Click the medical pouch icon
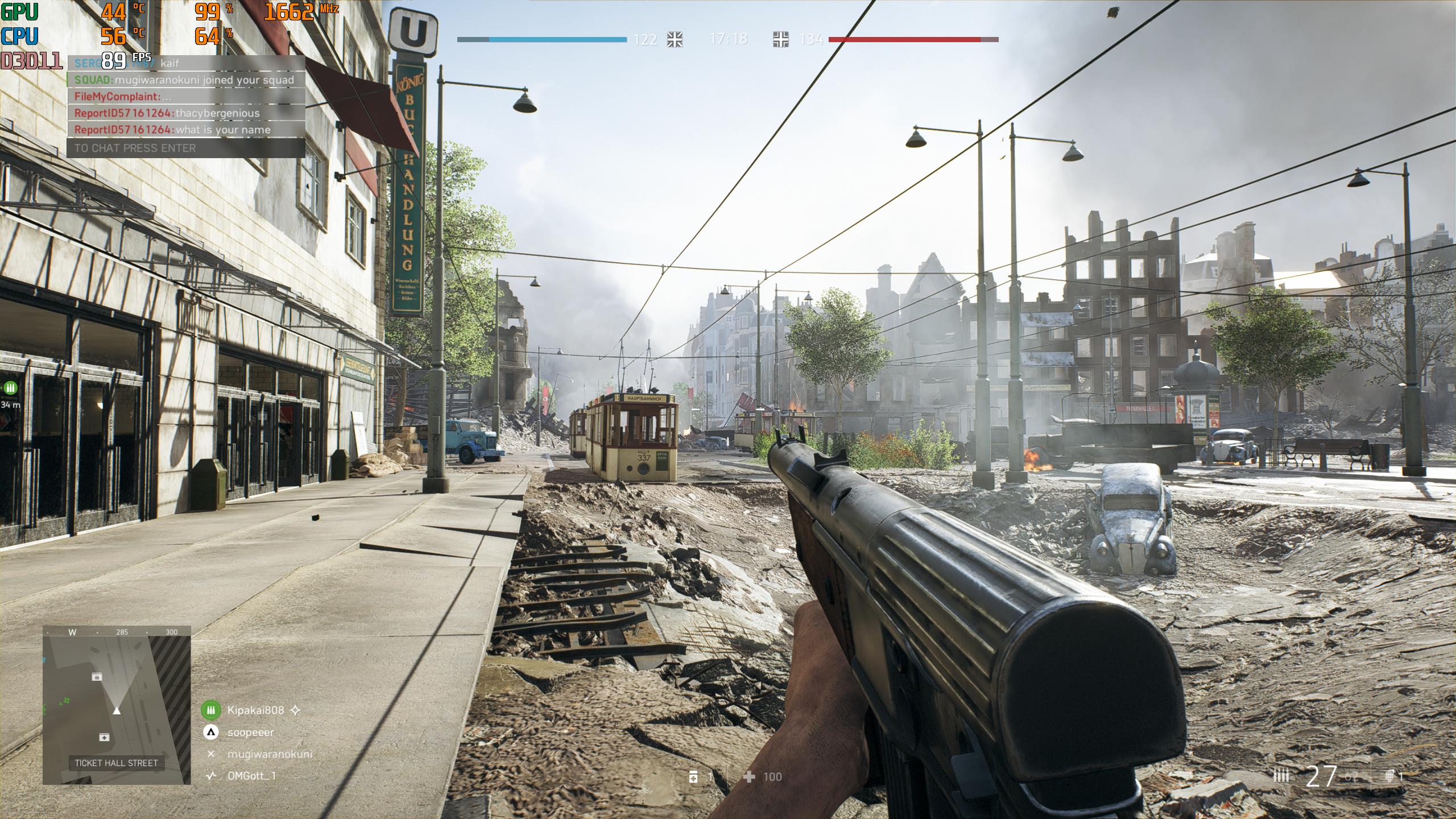Viewport: 1456px width, 819px height. pyautogui.click(x=693, y=777)
